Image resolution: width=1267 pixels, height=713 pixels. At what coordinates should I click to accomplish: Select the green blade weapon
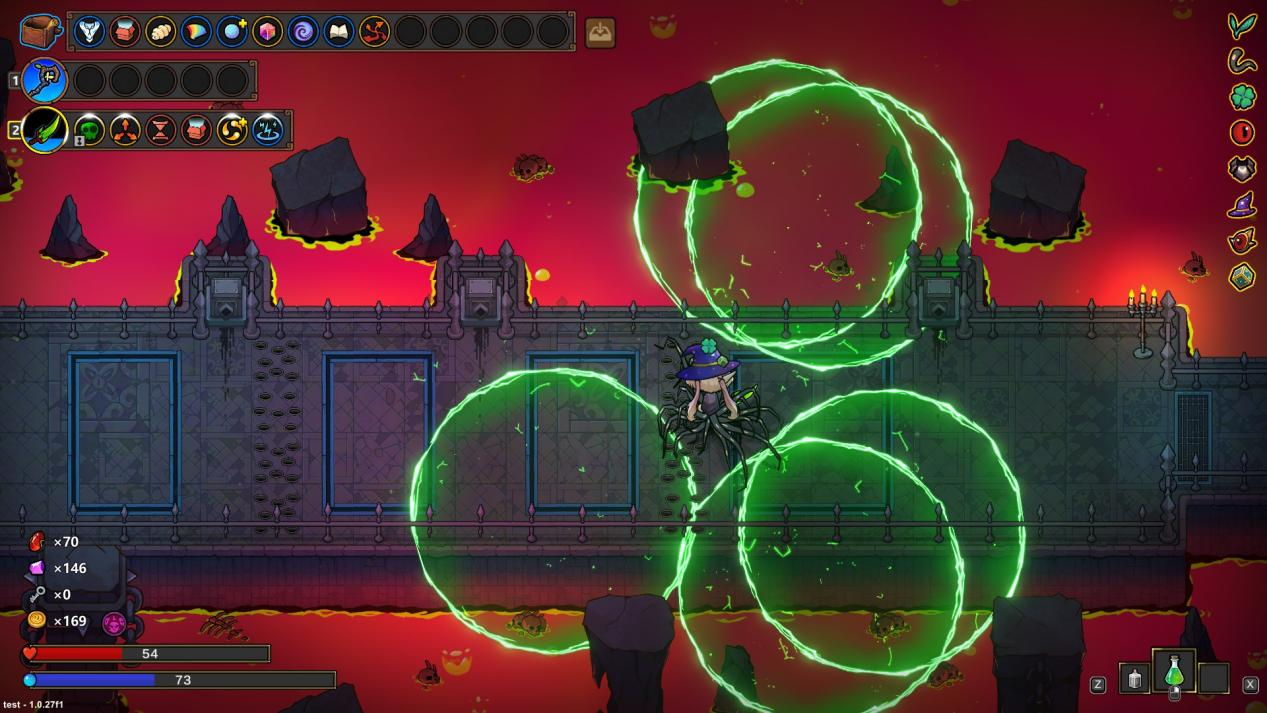click(45, 130)
